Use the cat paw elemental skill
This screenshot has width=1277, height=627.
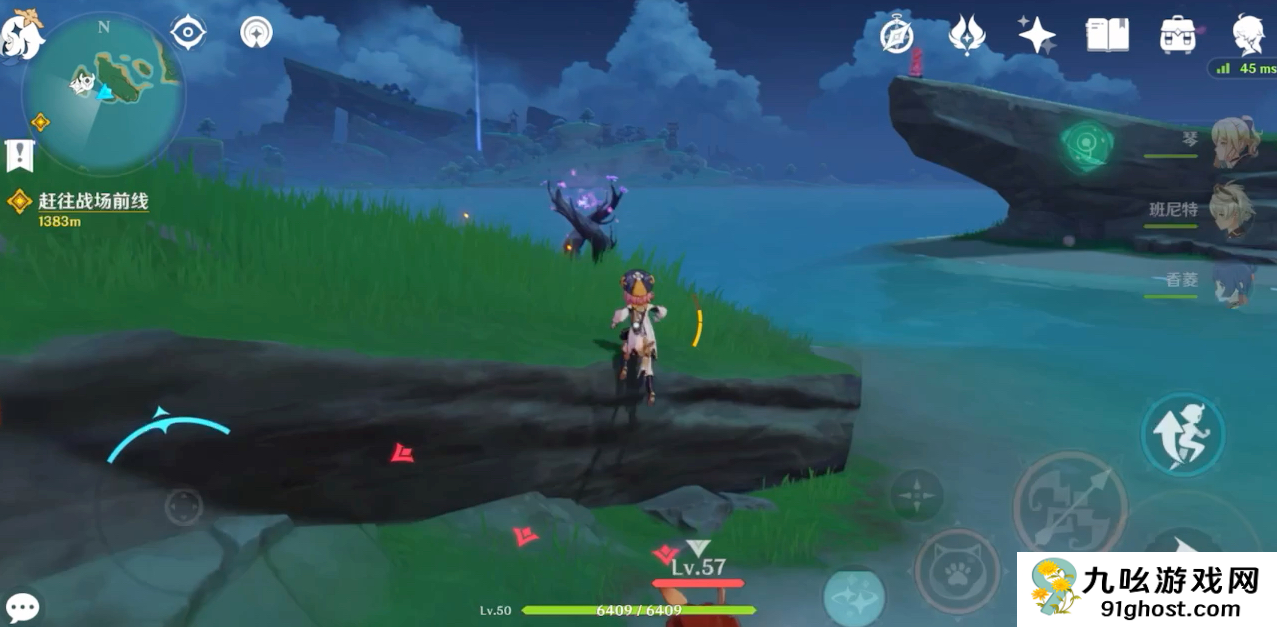(x=957, y=570)
